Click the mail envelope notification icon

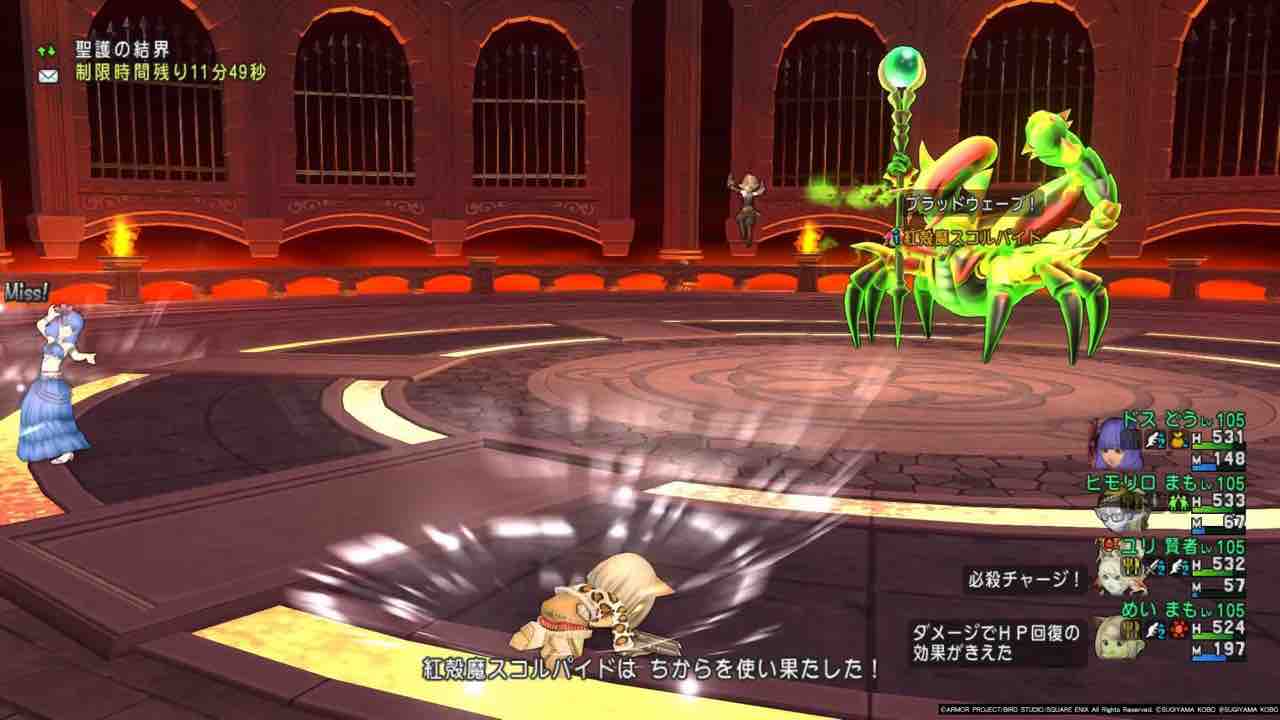pos(48,74)
